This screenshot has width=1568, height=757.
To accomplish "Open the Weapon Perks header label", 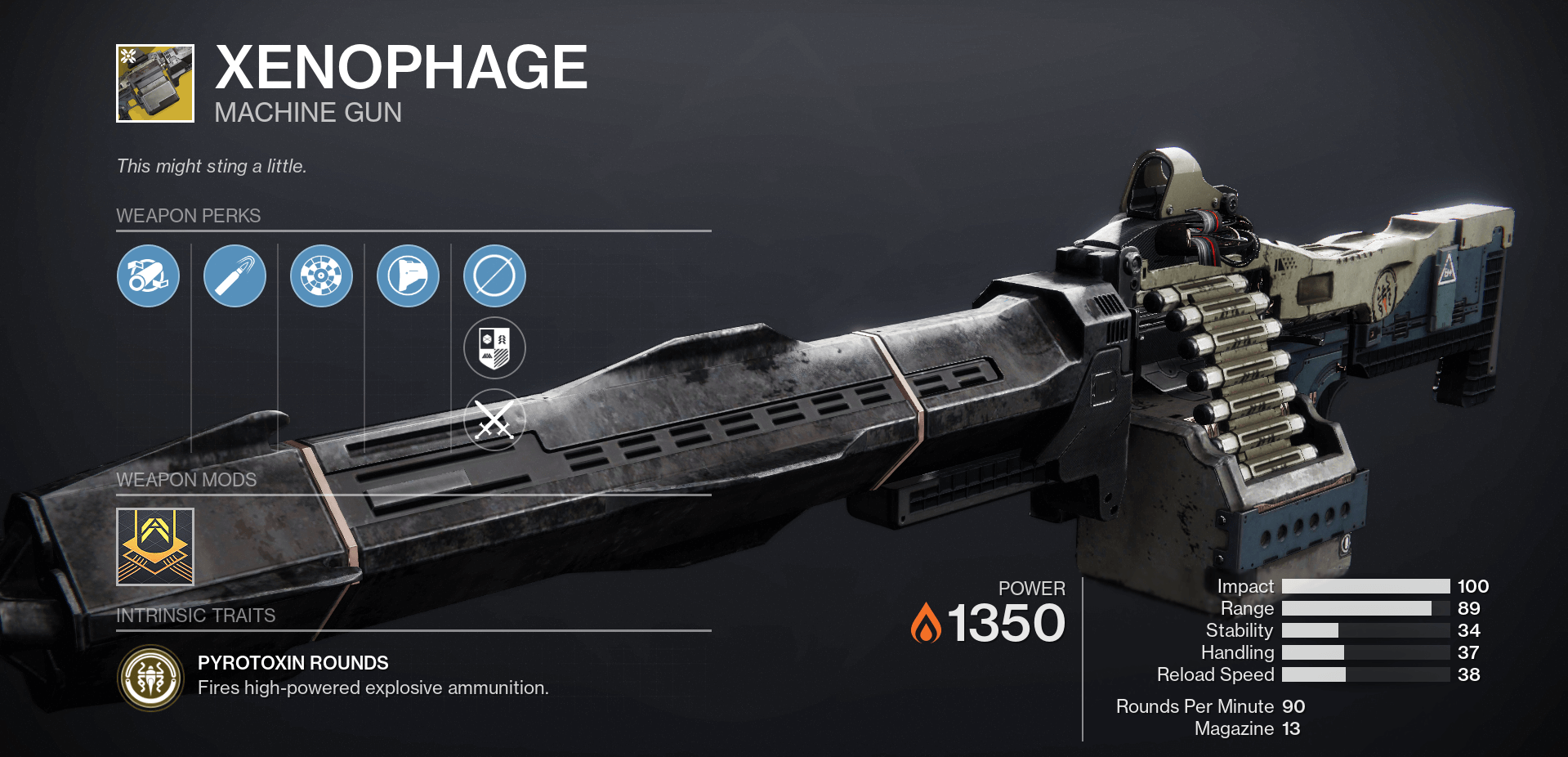I will pyautogui.click(x=189, y=216).
